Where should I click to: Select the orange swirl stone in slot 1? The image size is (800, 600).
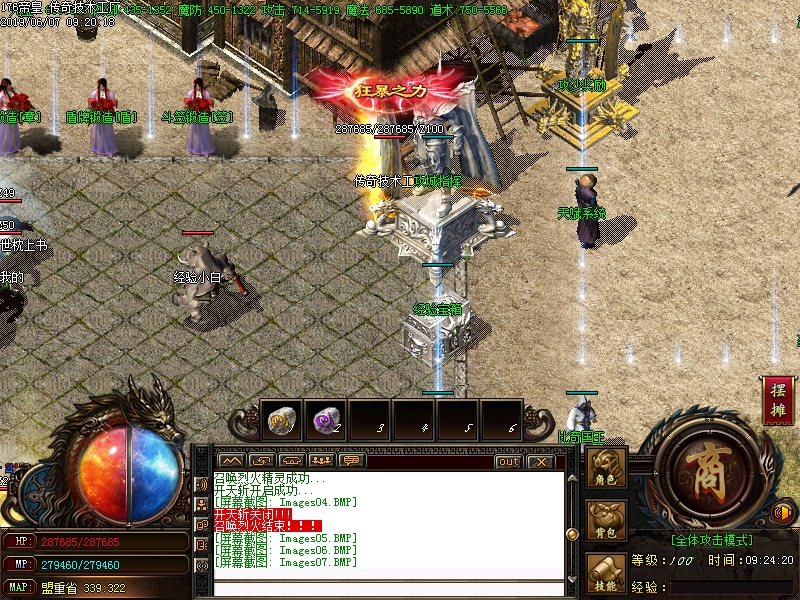pos(281,422)
